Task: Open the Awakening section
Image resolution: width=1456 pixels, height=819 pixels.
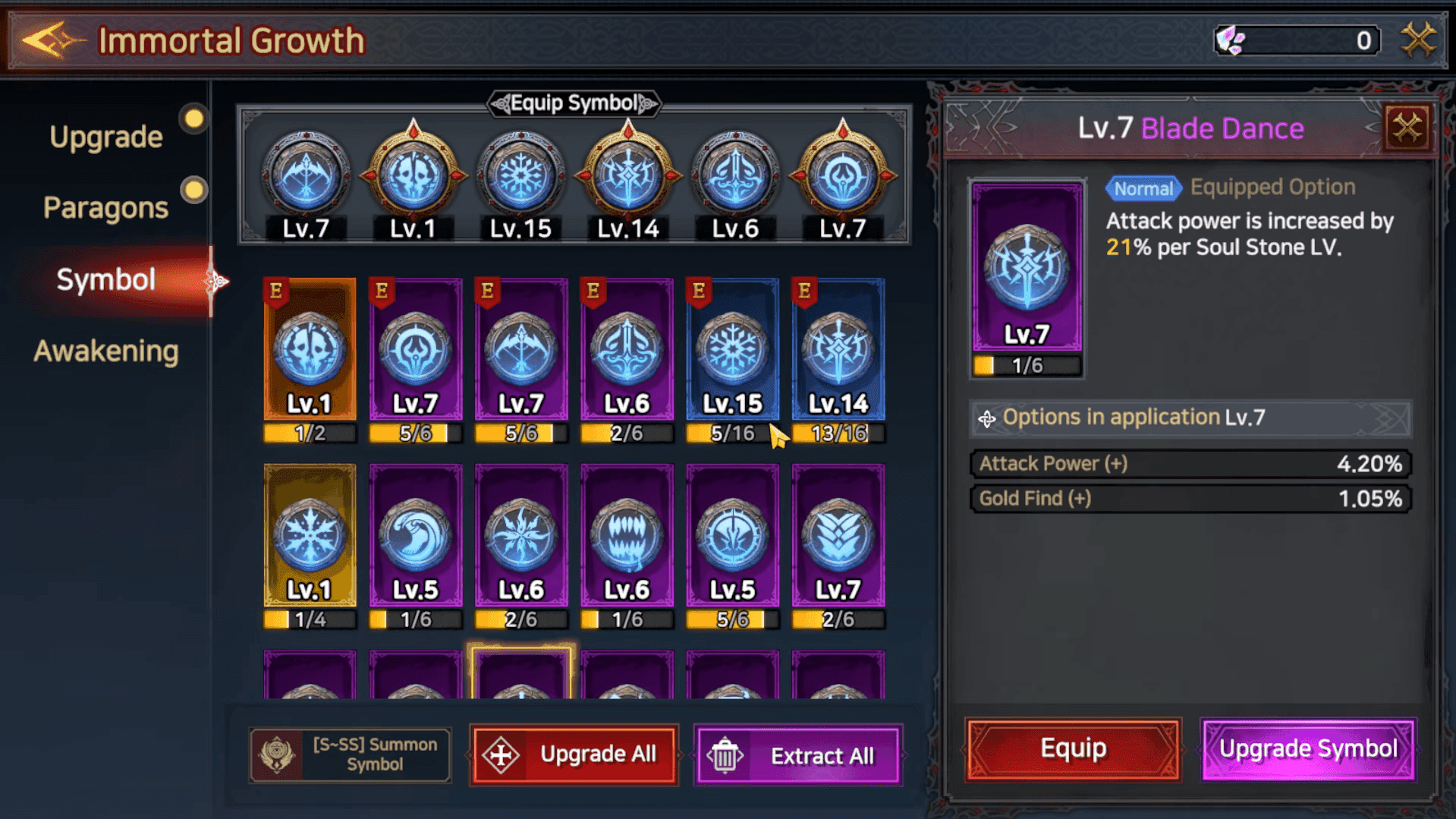Action: point(106,351)
